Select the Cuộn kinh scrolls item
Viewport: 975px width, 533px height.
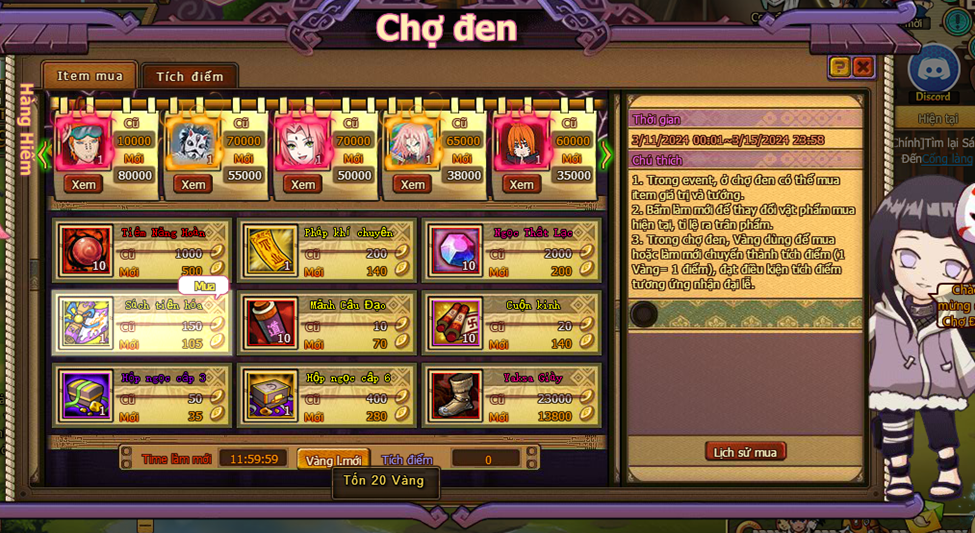[x=456, y=323]
